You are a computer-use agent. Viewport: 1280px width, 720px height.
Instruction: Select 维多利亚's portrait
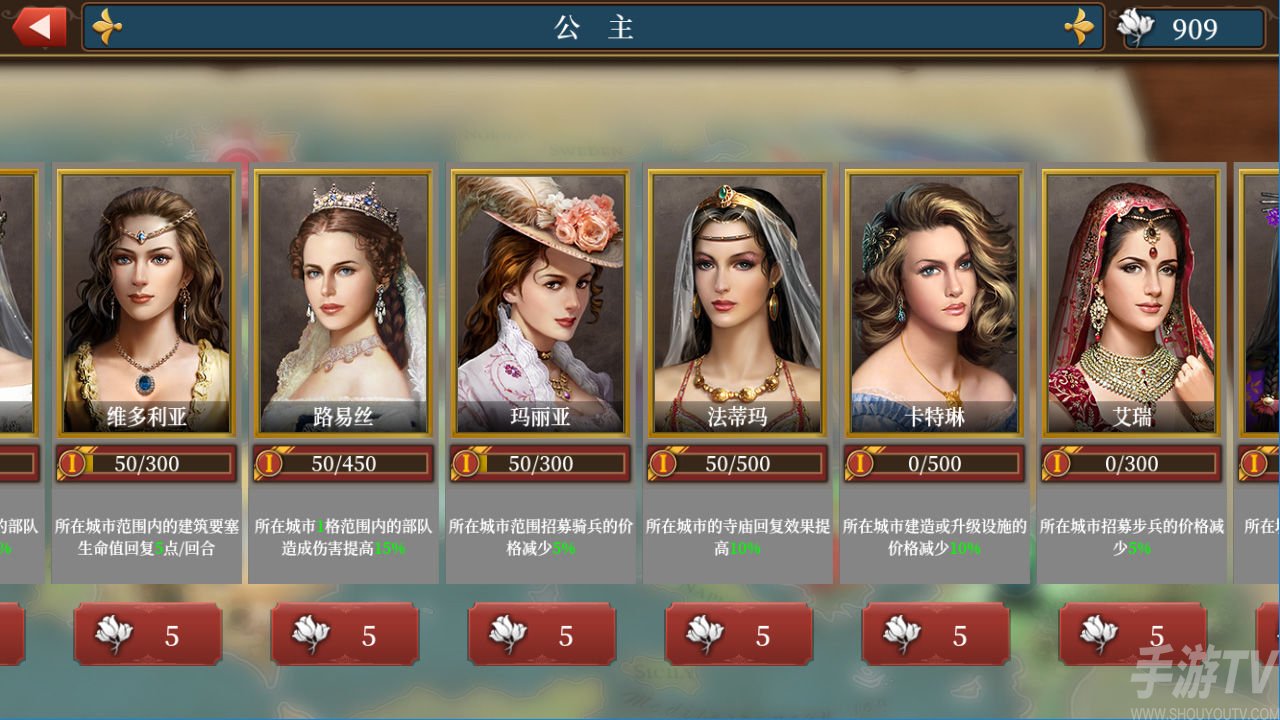tap(146, 295)
